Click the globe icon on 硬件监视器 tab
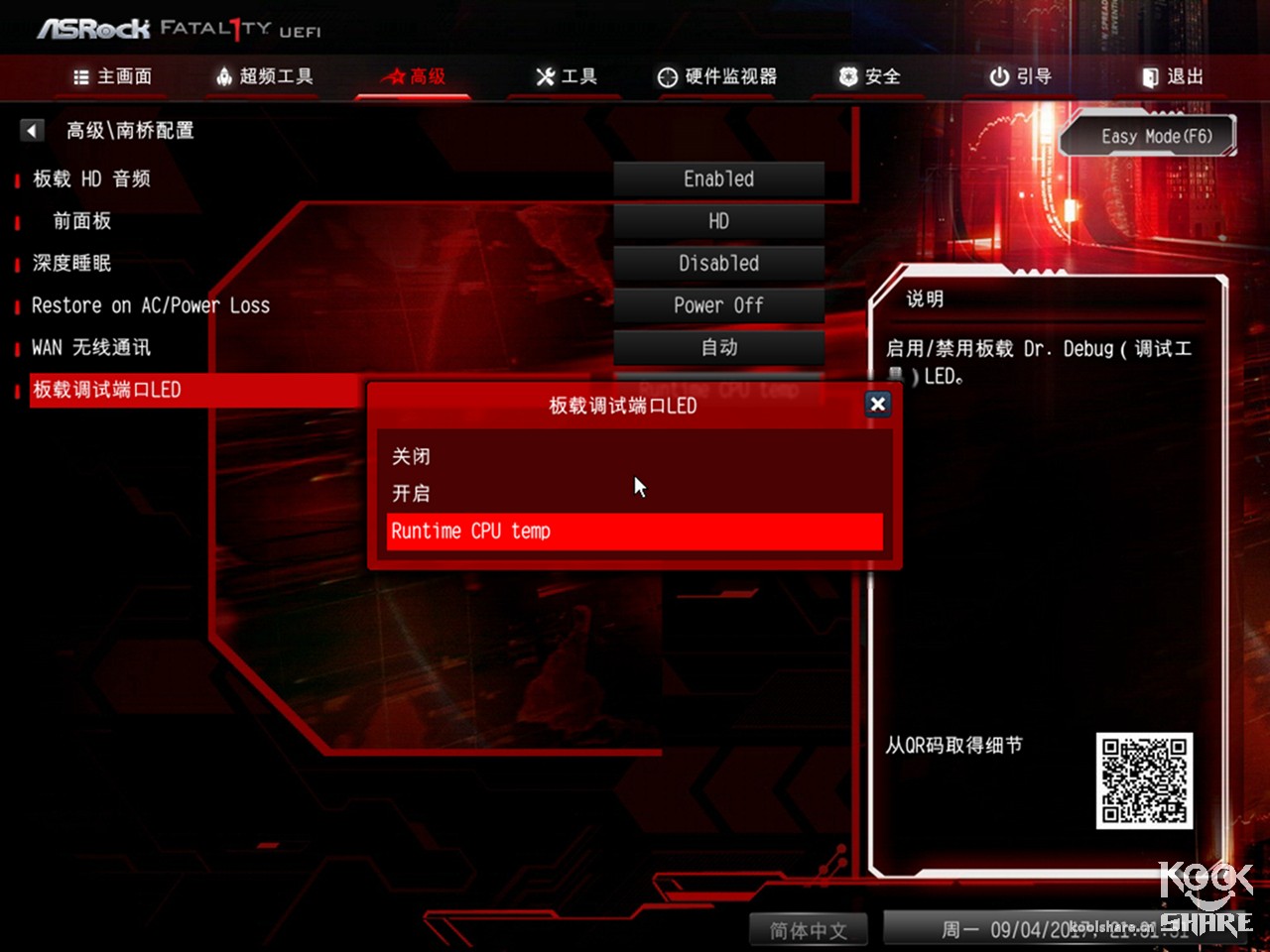 tap(666, 76)
